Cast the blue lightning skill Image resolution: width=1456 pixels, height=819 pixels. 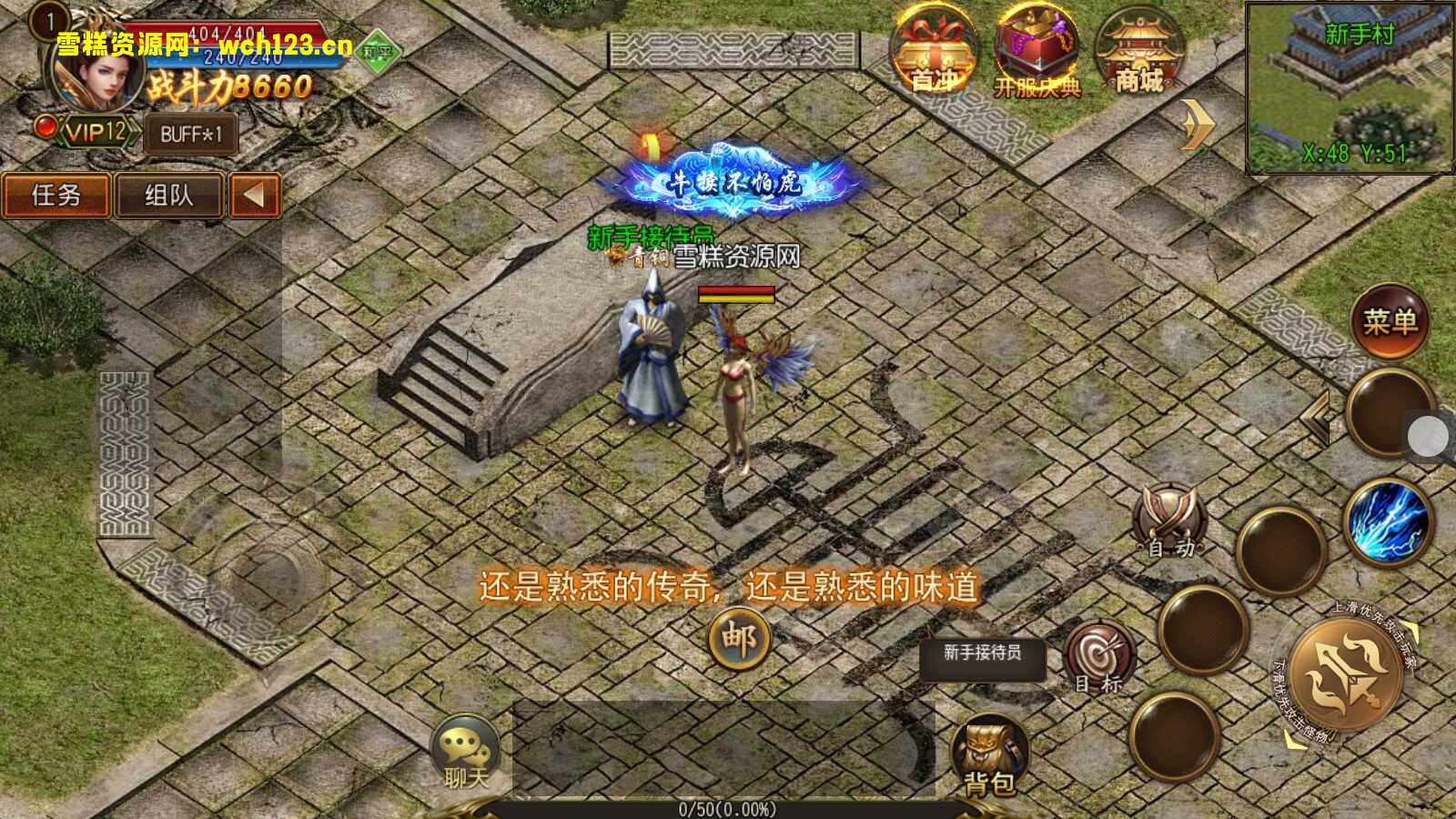pos(1388,522)
